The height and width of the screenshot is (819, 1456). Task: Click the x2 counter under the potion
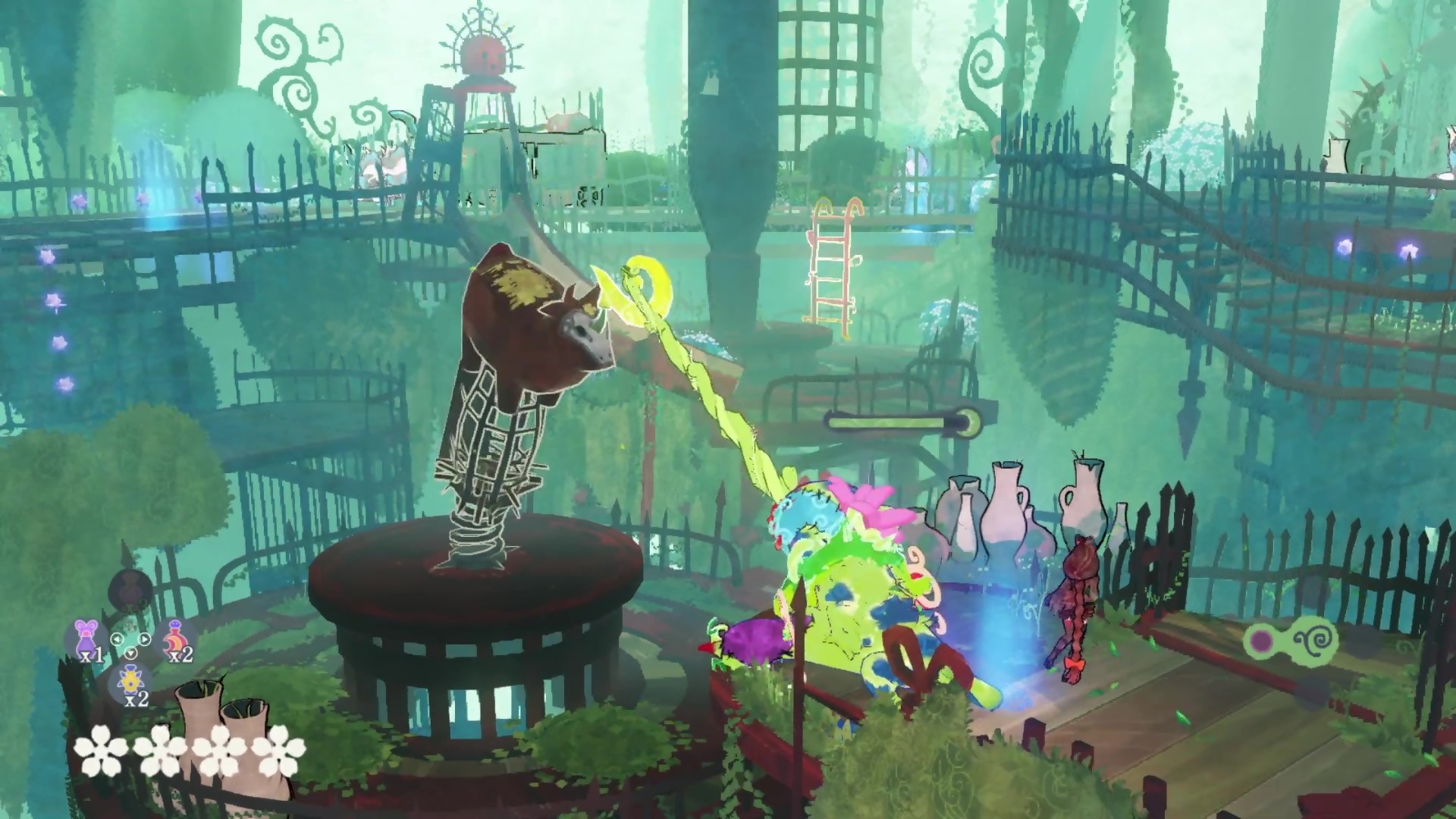(x=180, y=656)
